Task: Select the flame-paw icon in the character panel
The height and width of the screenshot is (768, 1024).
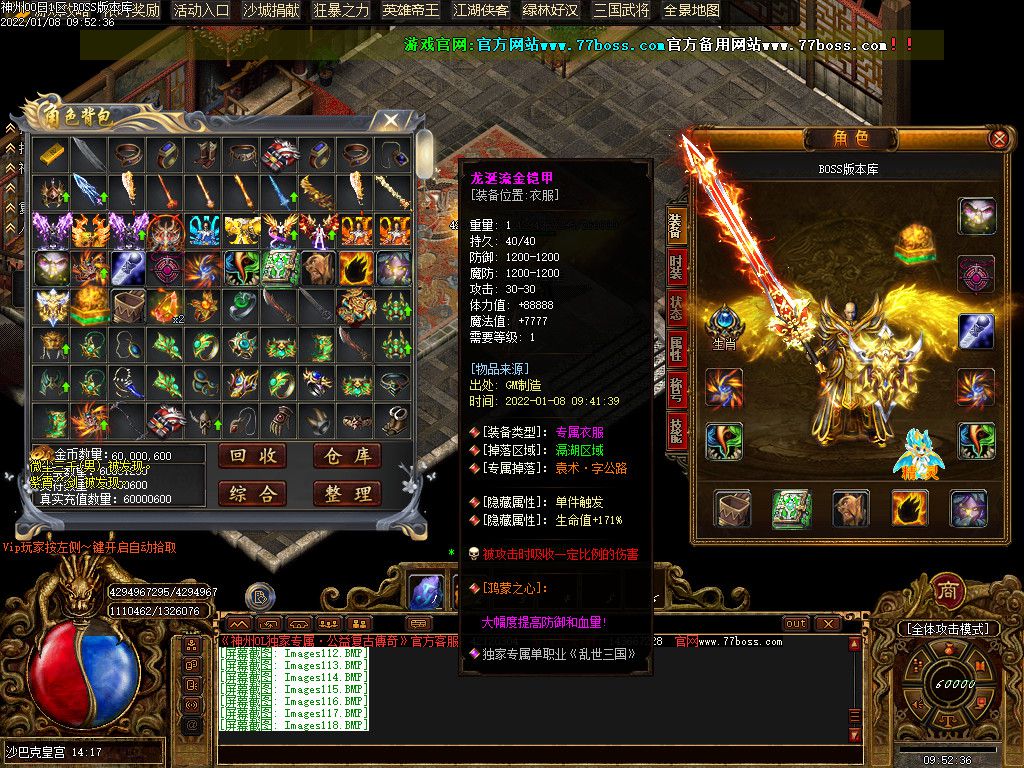Action: (x=909, y=508)
